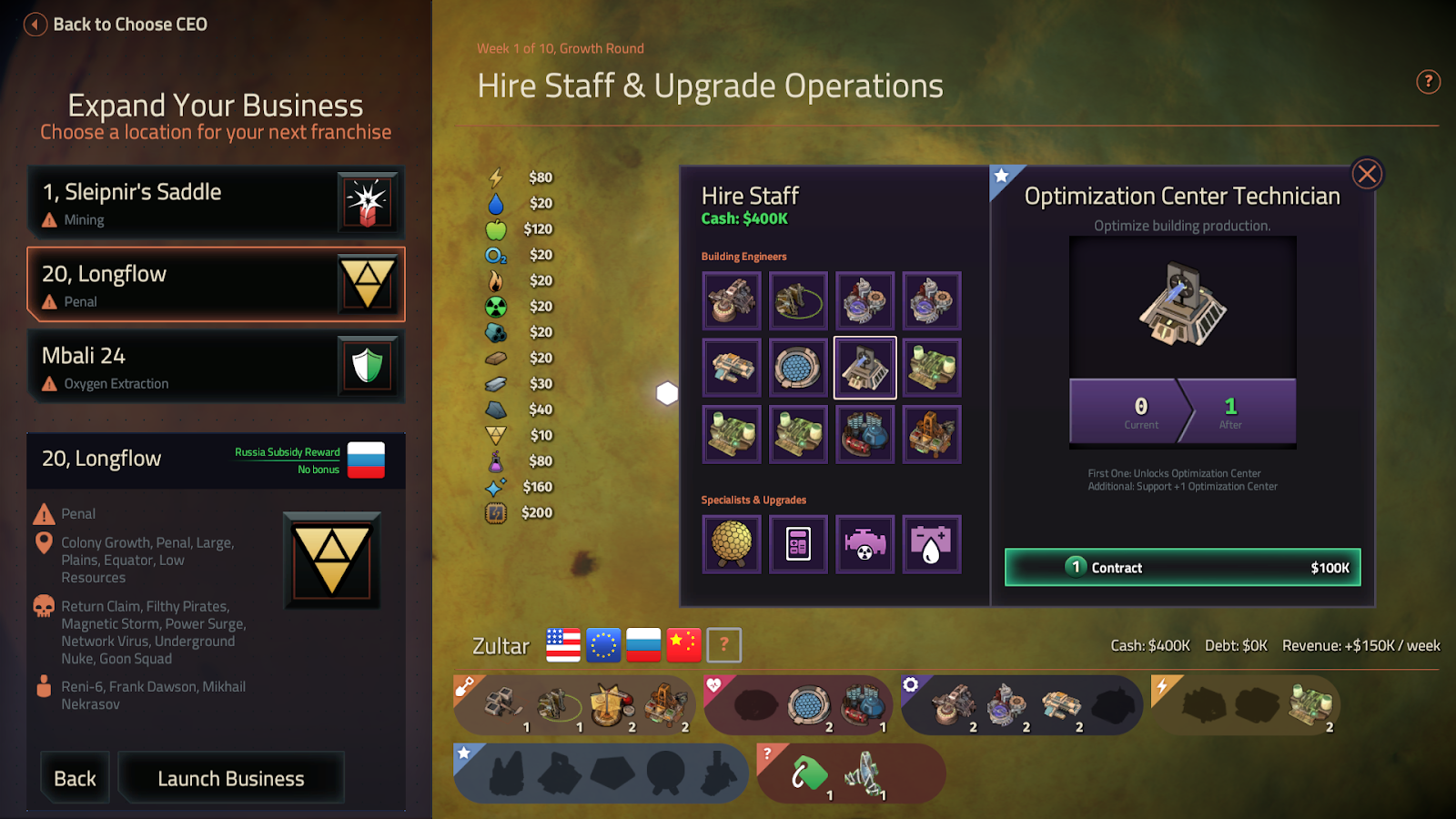
Task: Select the China flag icon
Action: coord(683,645)
